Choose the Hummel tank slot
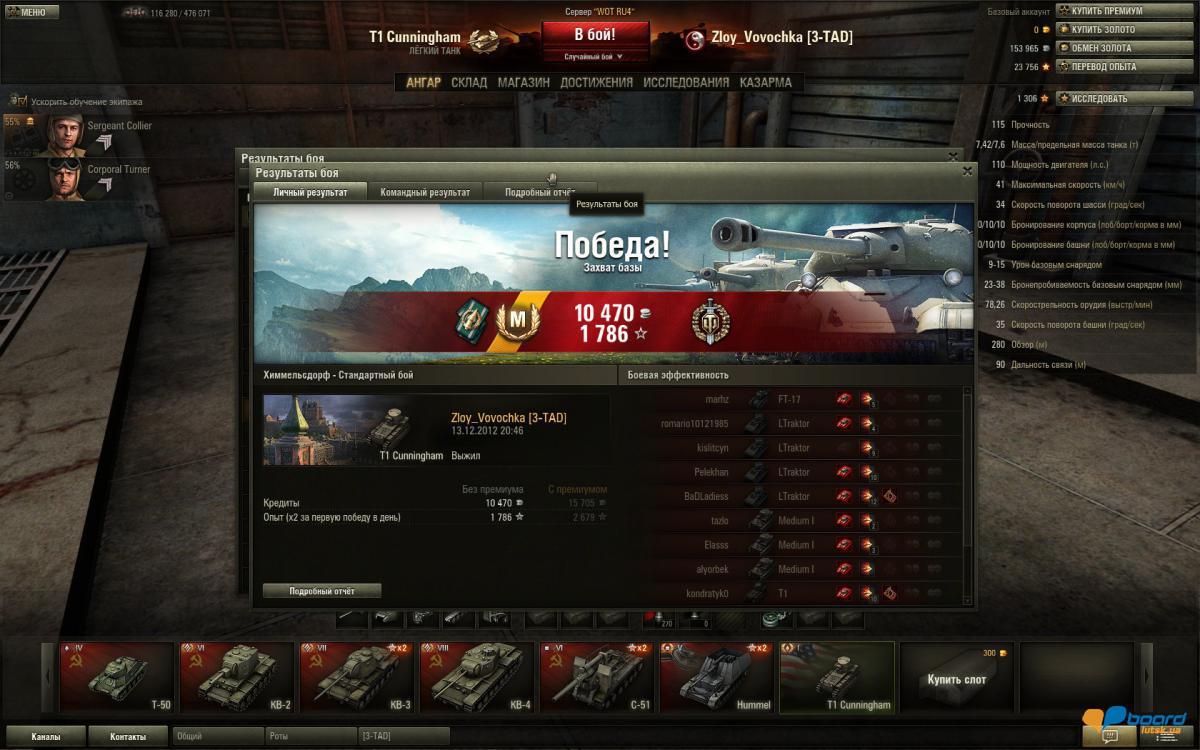The image size is (1200, 750). tap(716, 678)
